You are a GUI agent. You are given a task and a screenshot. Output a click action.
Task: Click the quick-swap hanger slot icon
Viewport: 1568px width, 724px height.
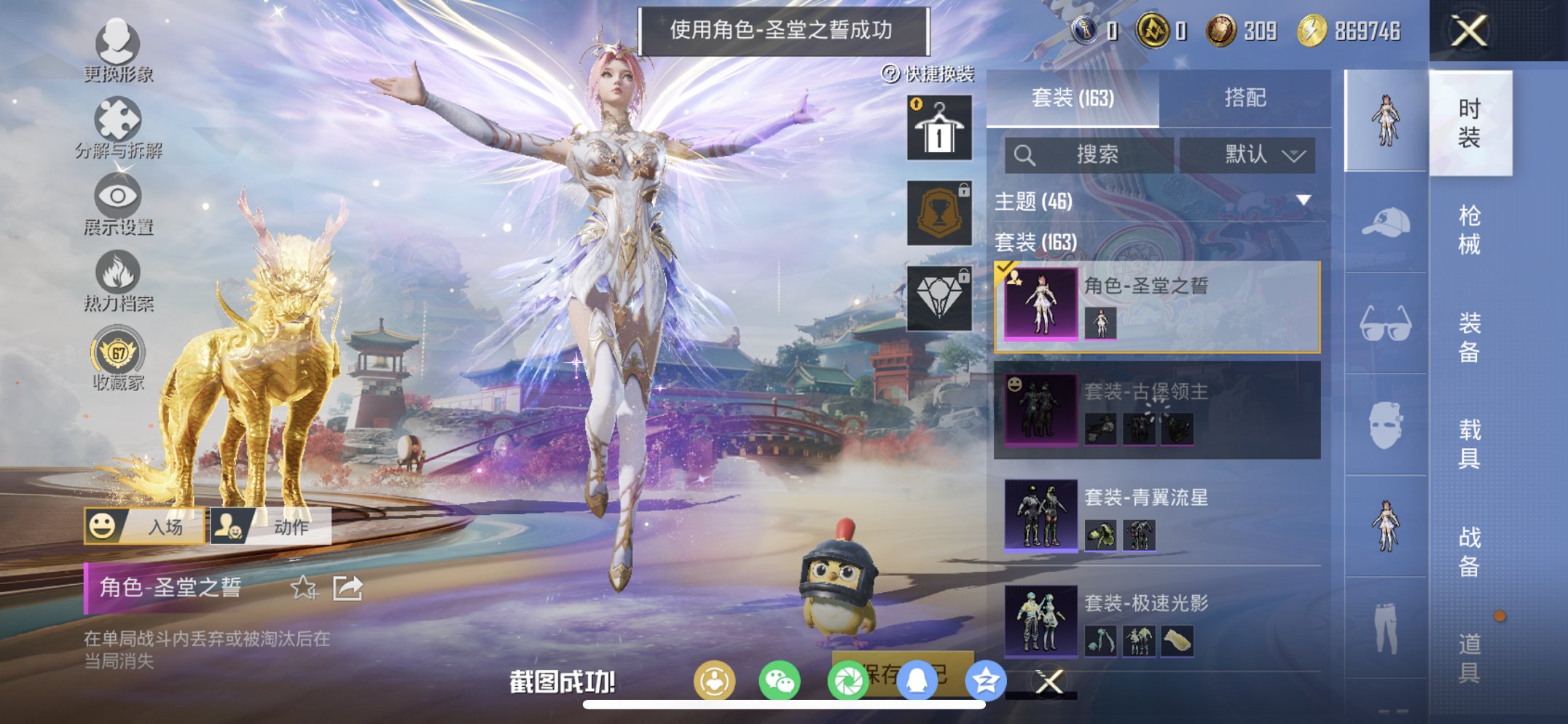(938, 130)
